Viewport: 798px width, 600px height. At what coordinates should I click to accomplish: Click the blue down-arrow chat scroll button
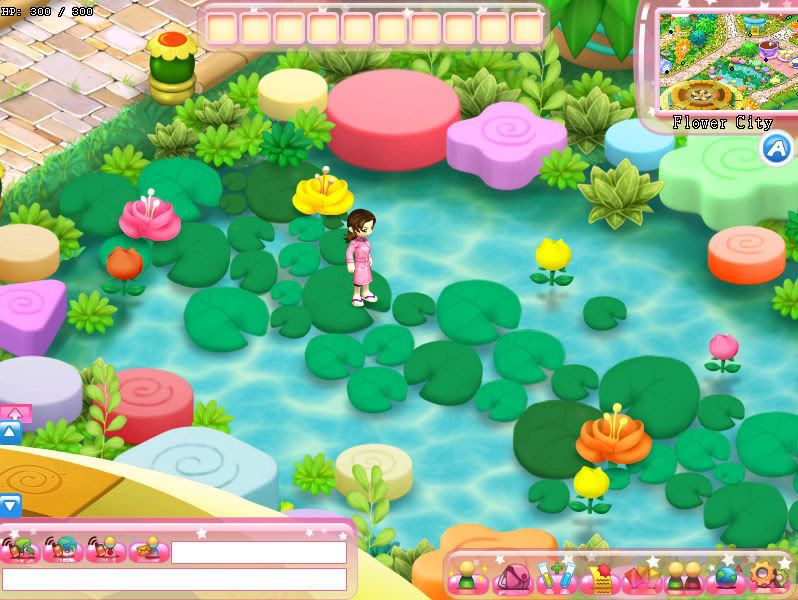(10, 506)
